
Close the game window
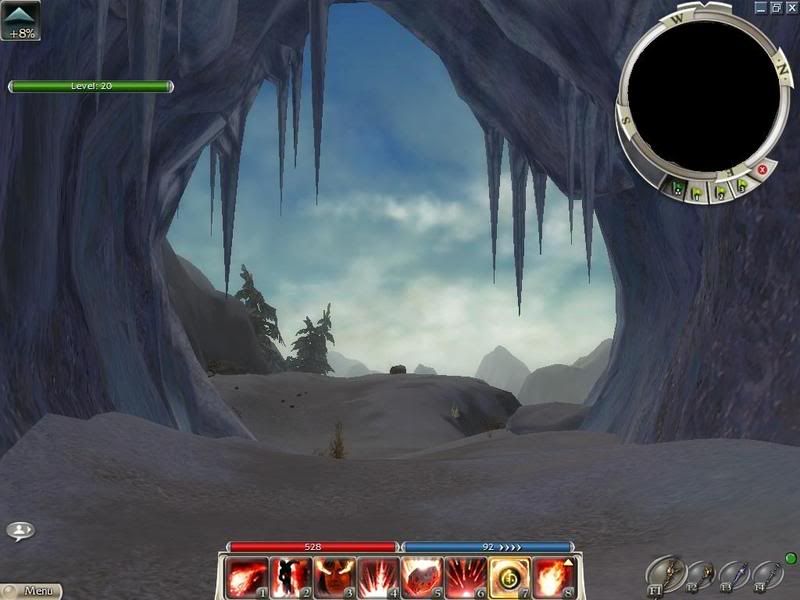791,7
